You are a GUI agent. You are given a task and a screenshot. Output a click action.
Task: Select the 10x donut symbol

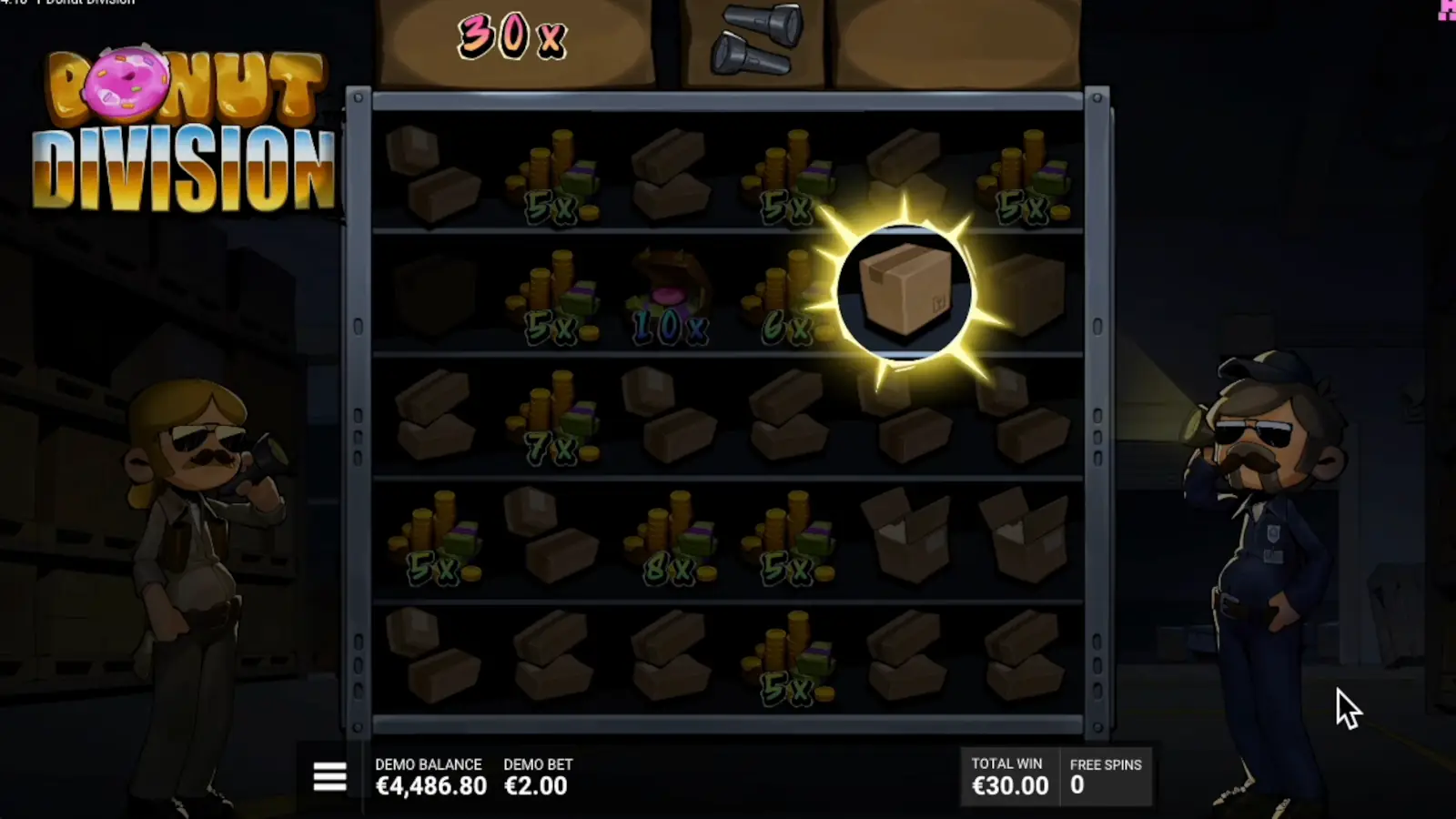coord(669,291)
